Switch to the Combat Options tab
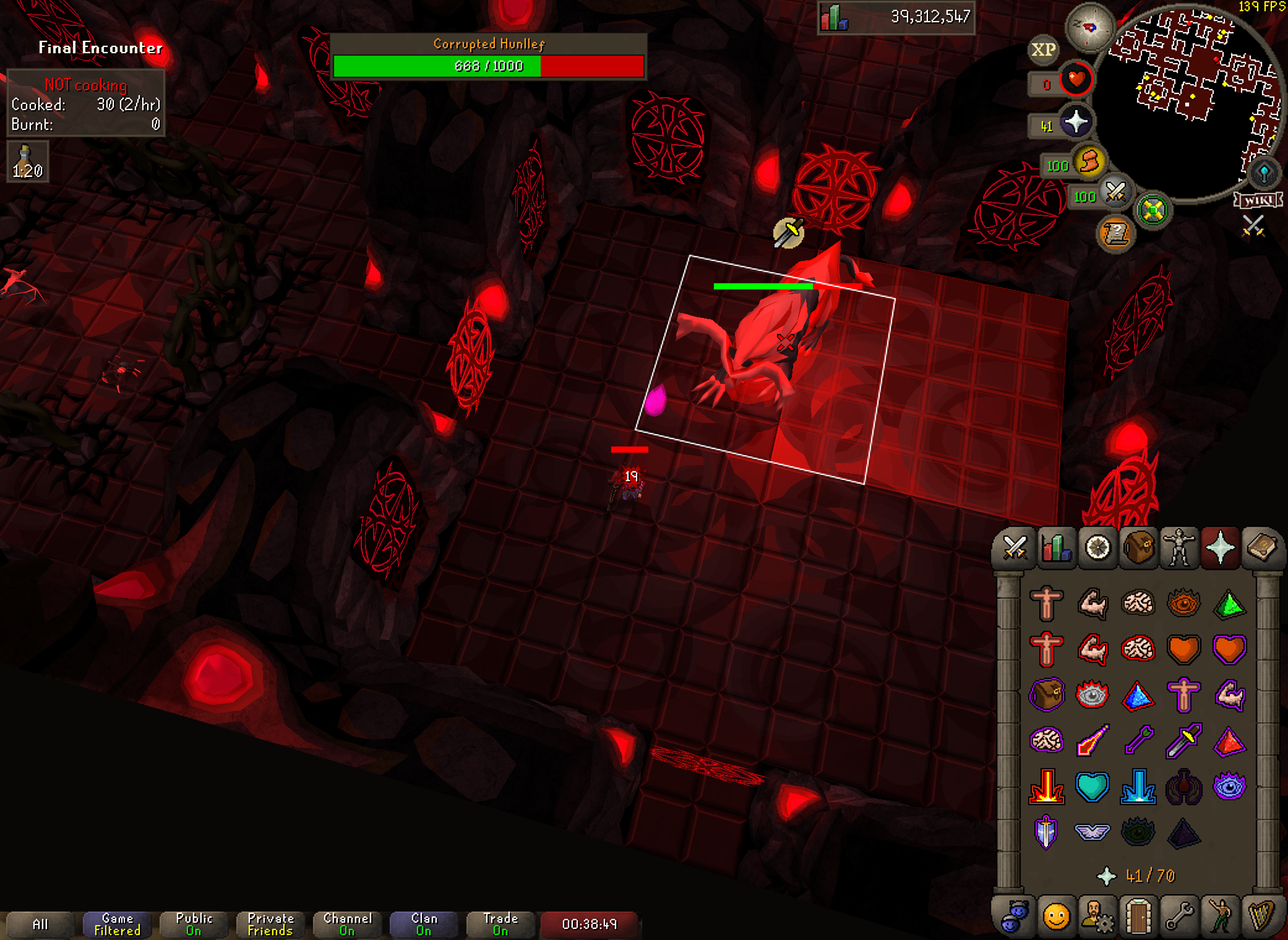 click(x=1015, y=548)
